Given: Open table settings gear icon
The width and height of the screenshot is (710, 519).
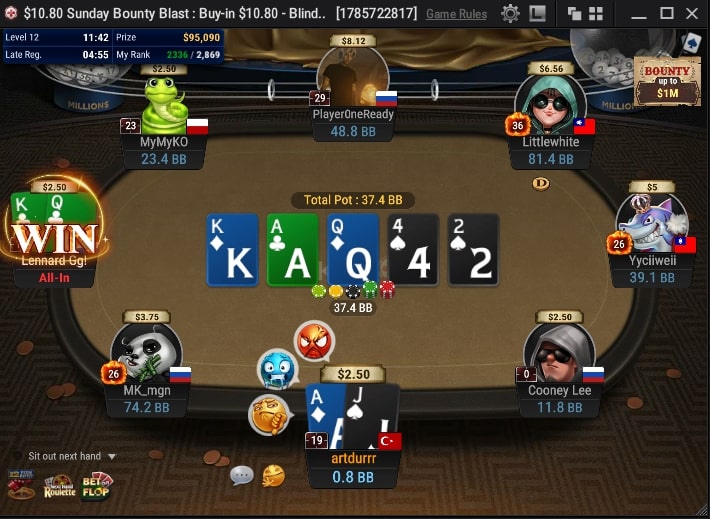Looking at the screenshot, I should coord(510,14).
